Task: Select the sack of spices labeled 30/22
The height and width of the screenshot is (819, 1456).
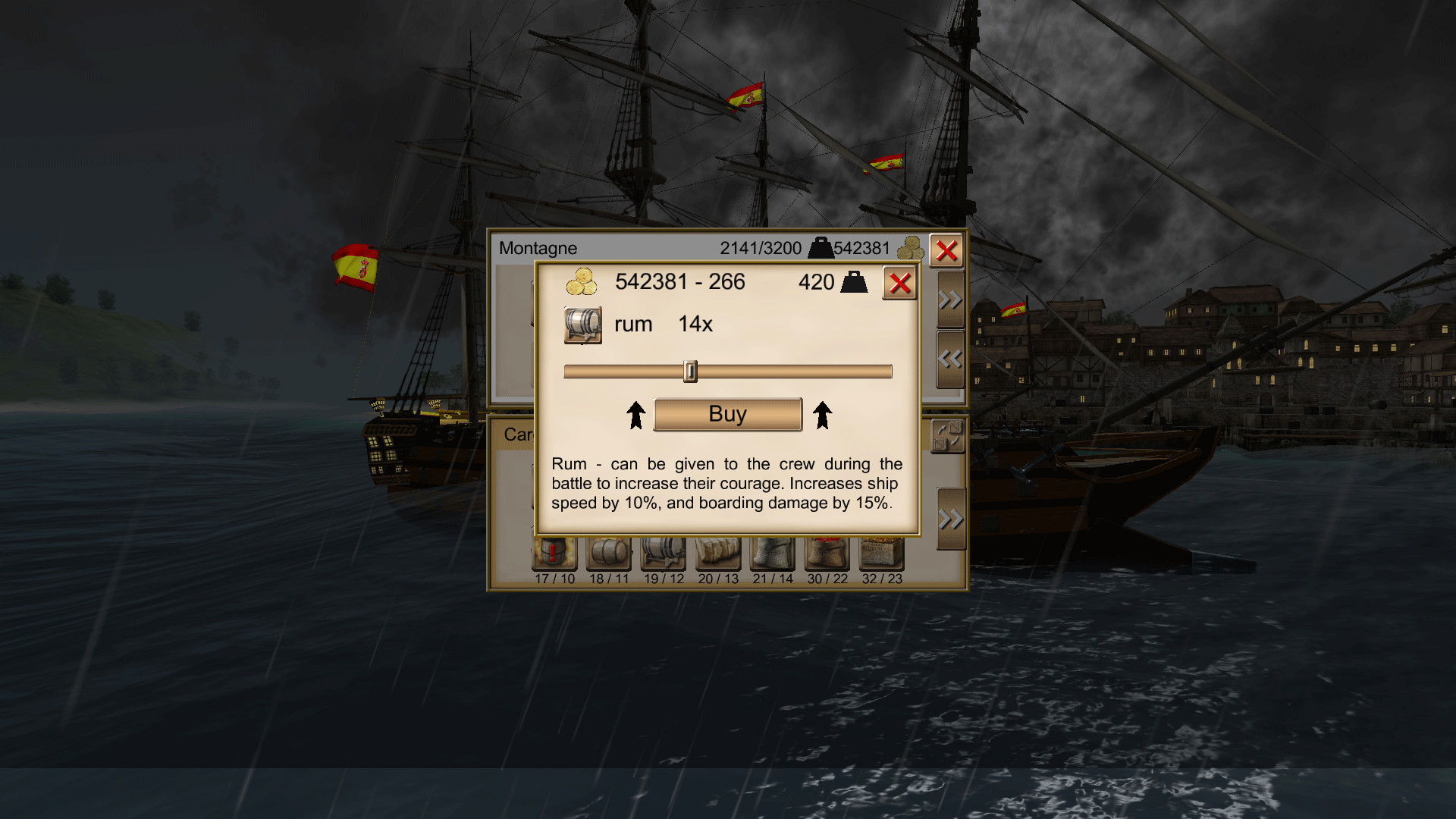Action: tap(828, 554)
